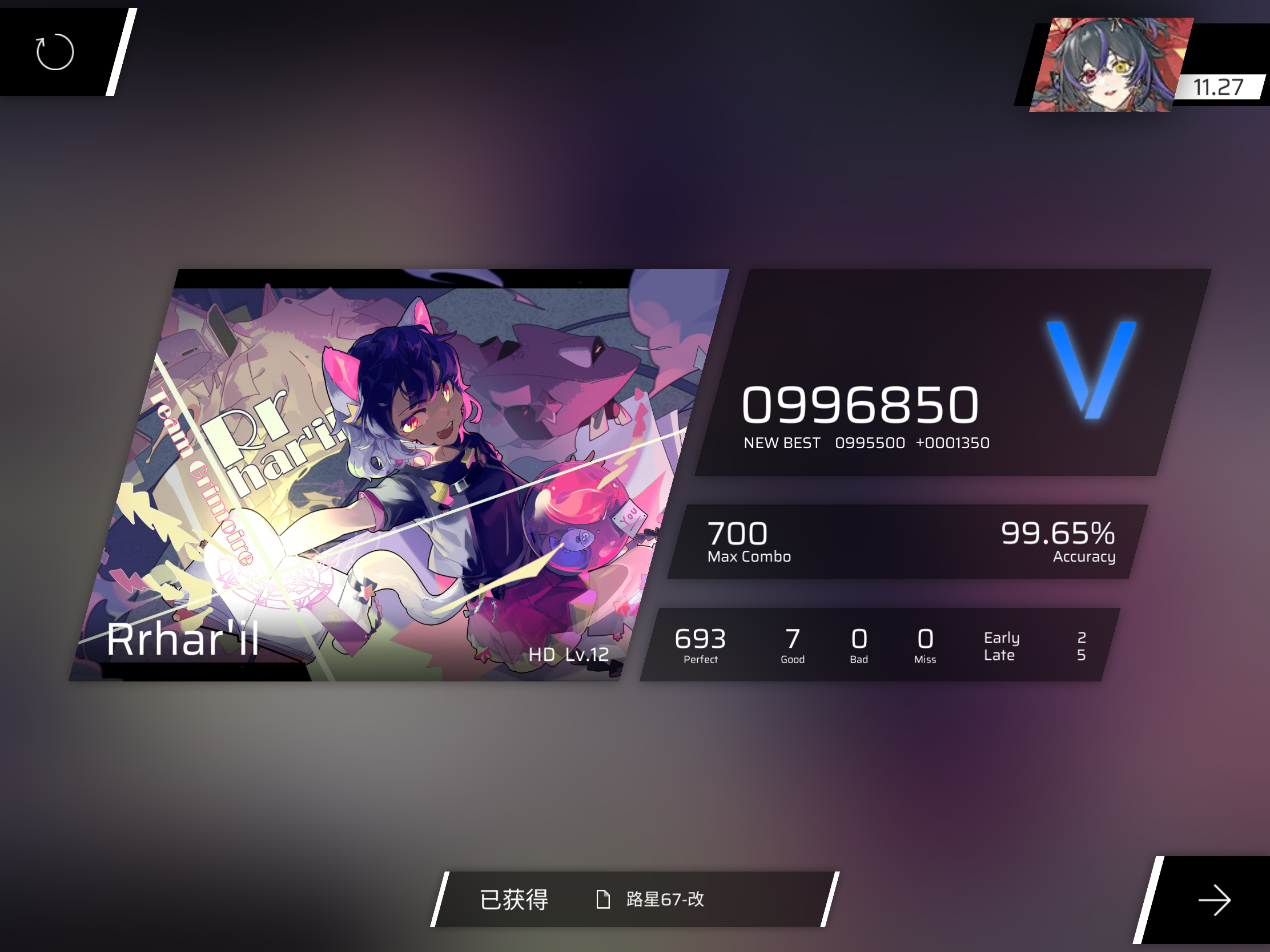1270x952 pixels.
Task: Open the 路星67-改 reward entry
Action: (x=665, y=900)
